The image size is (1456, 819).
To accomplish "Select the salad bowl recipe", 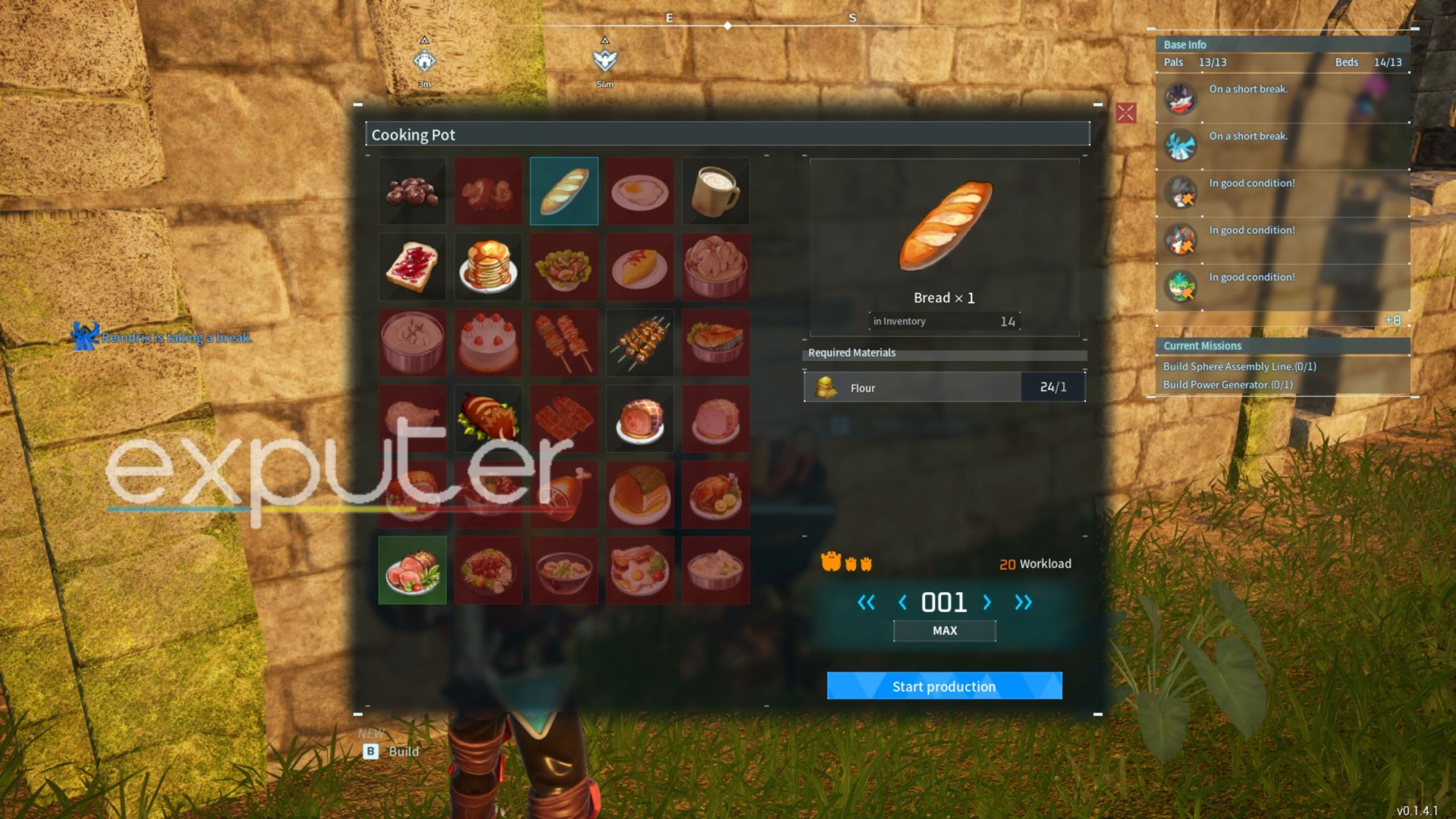I will [x=564, y=267].
